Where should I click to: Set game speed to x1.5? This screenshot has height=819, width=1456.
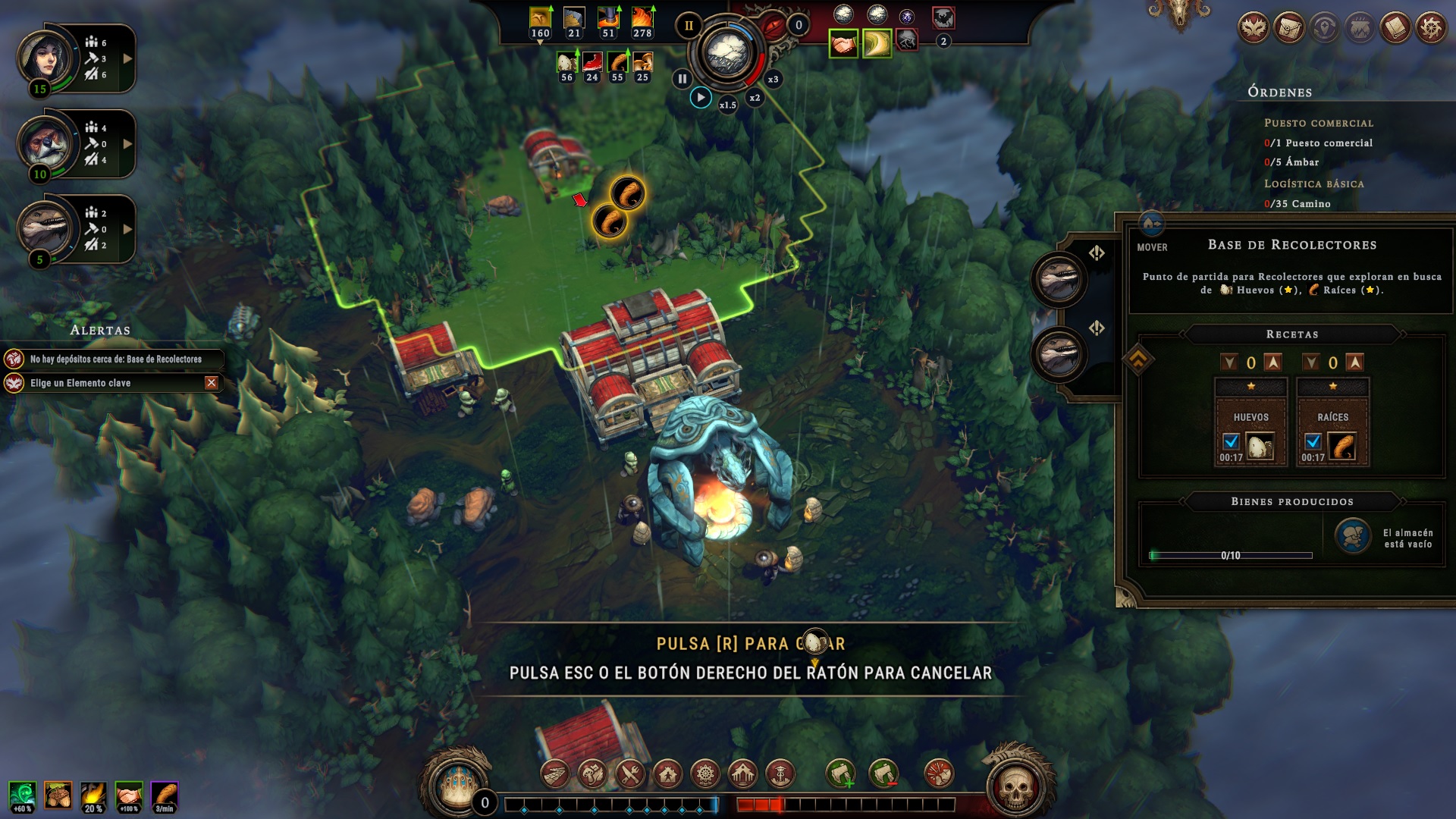[x=727, y=105]
